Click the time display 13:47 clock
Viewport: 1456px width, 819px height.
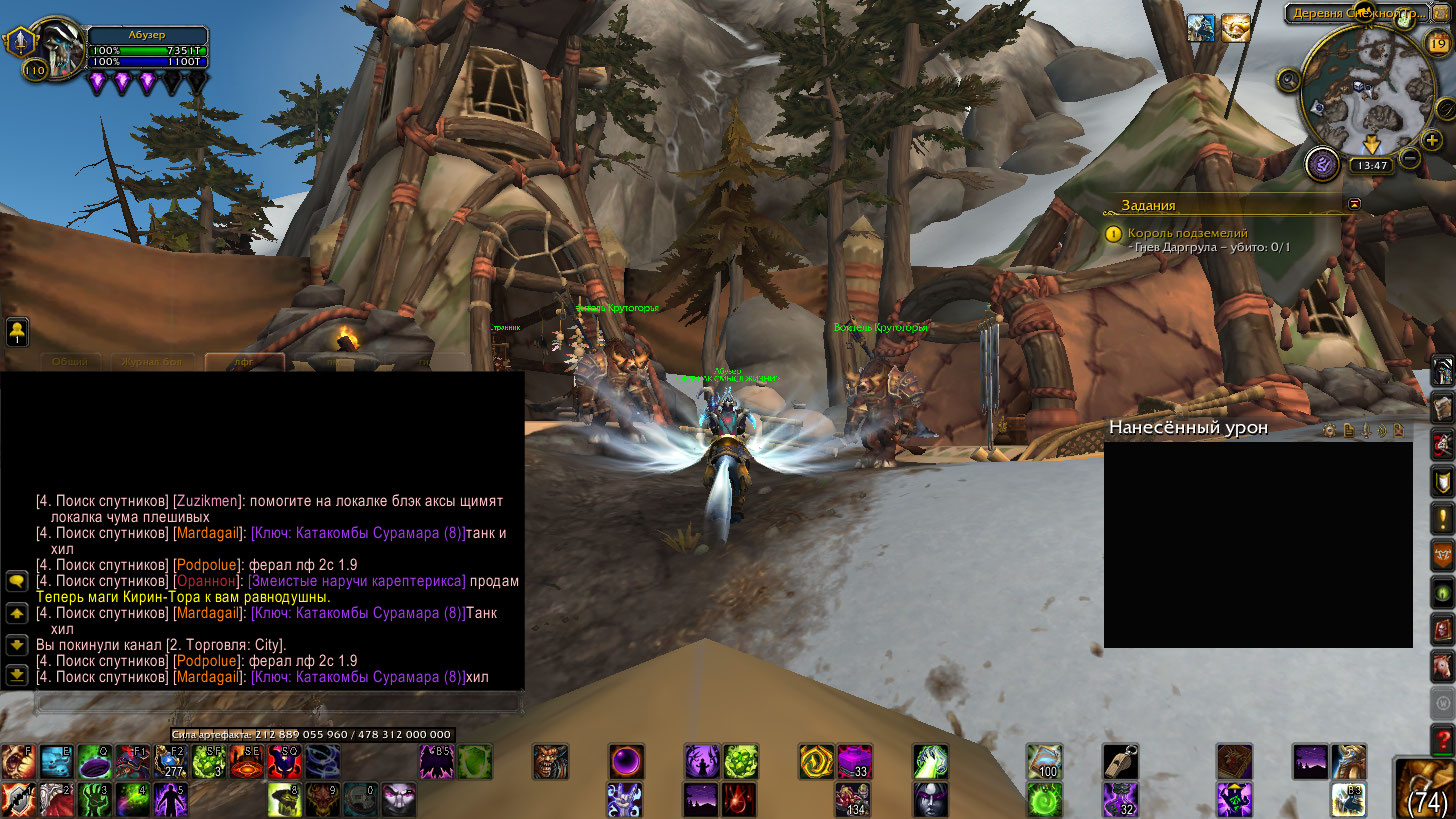point(1368,165)
